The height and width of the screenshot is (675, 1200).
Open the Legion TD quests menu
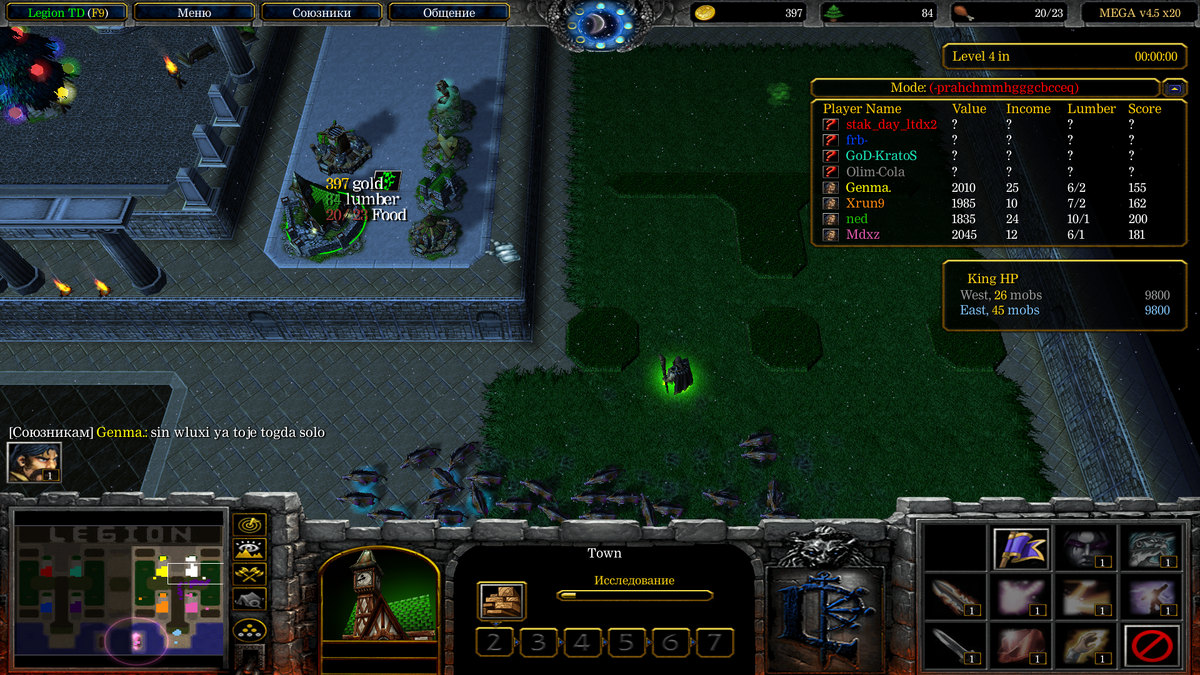[x=64, y=13]
